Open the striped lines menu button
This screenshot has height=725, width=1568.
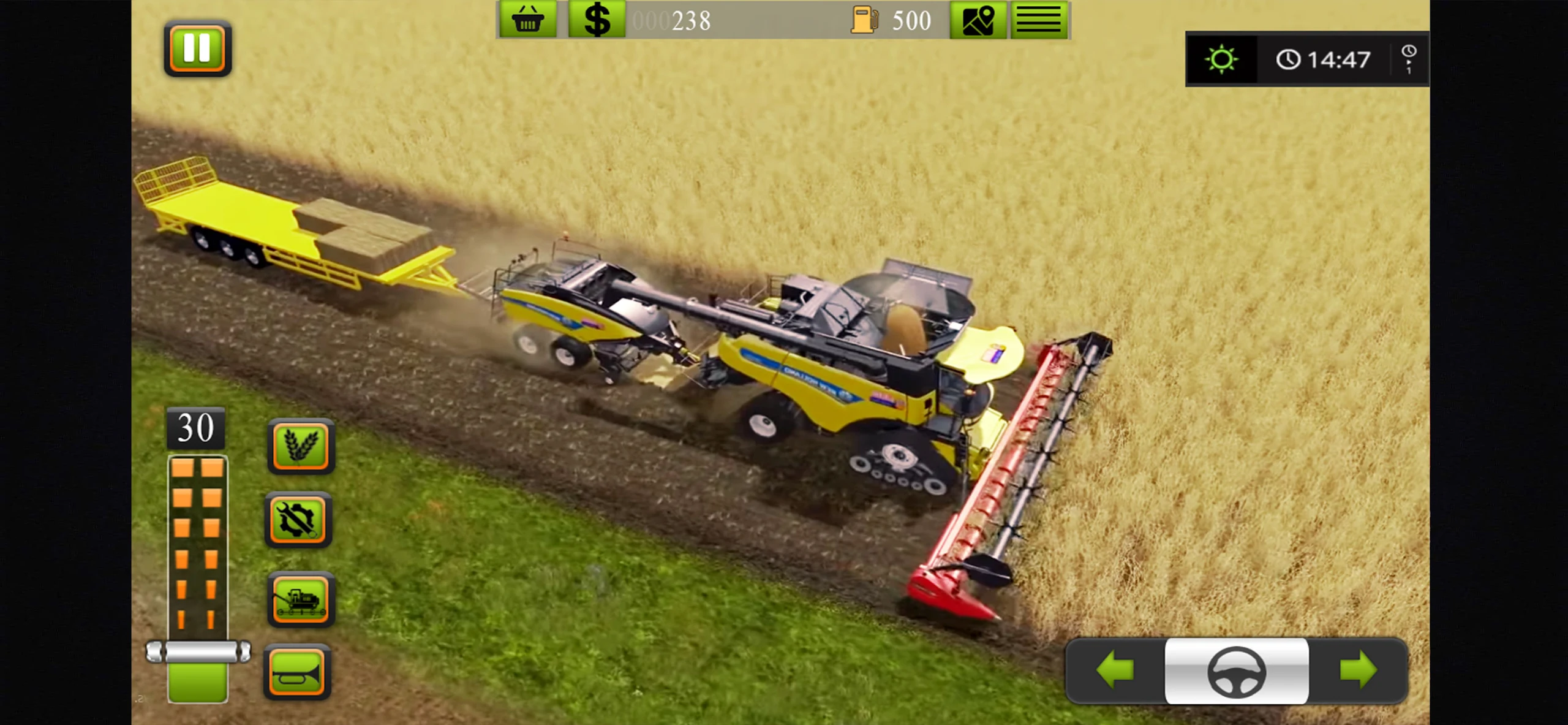click(x=1039, y=20)
